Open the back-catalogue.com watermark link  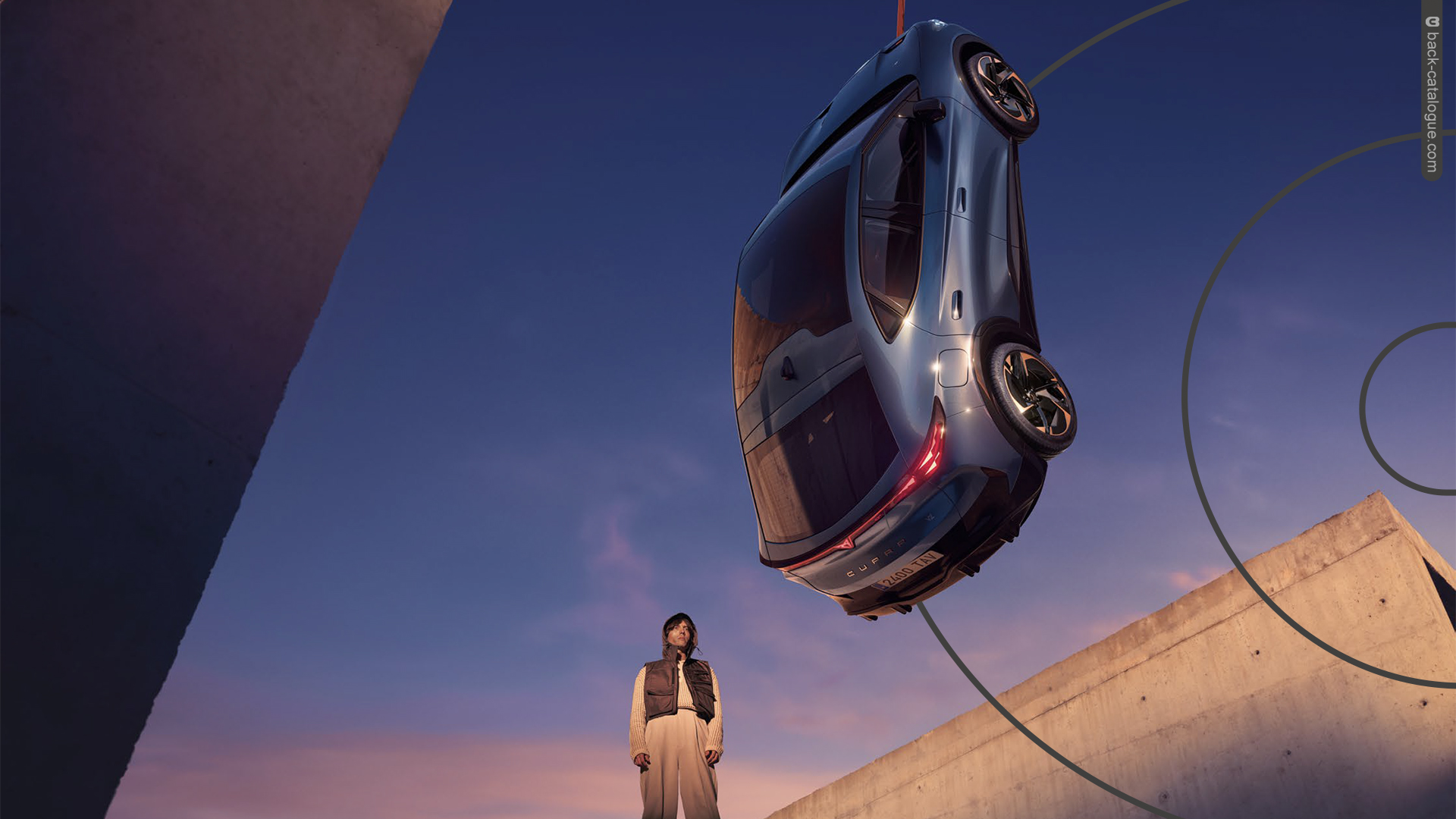point(1431,93)
